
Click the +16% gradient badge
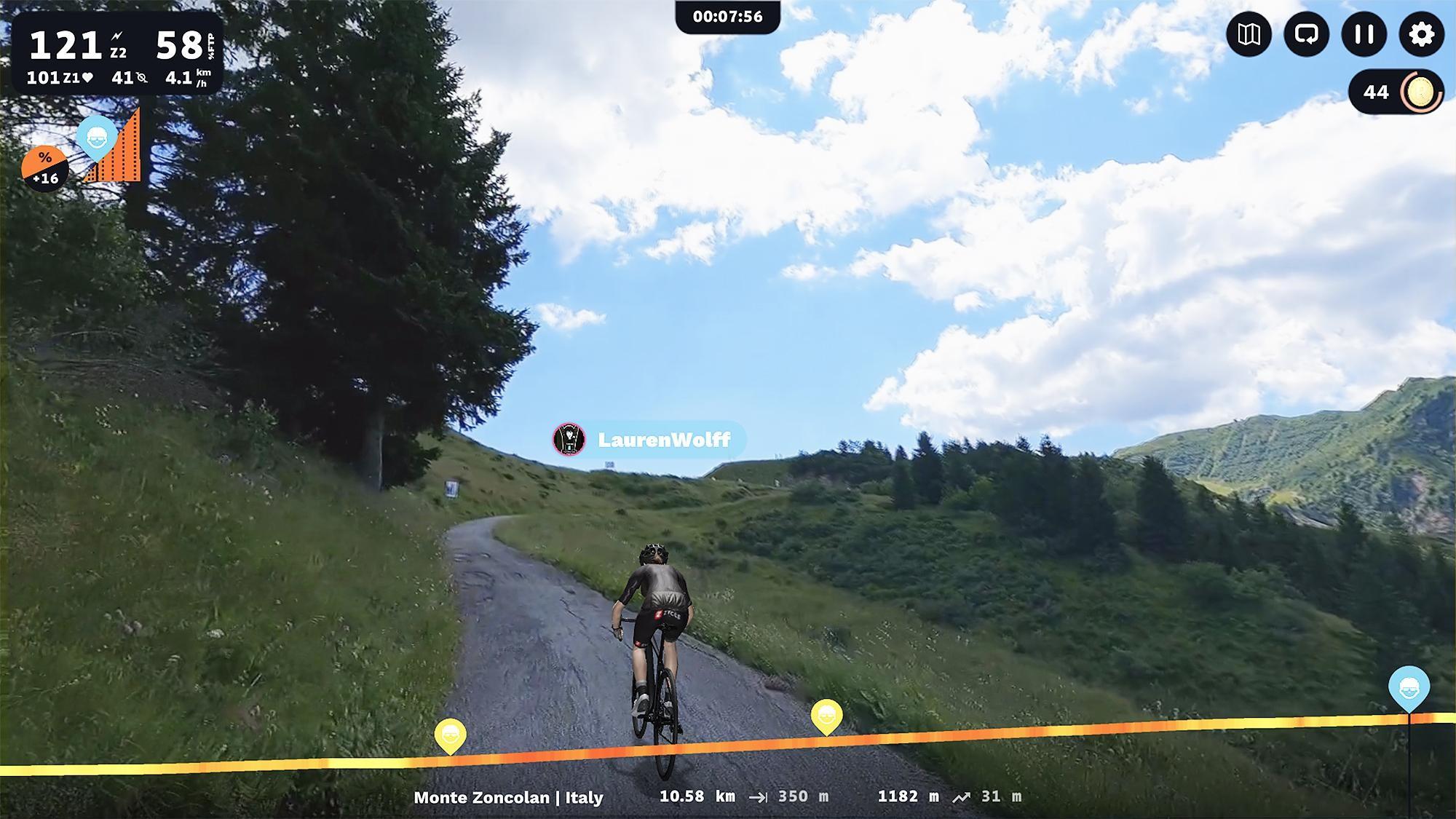(45, 166)
